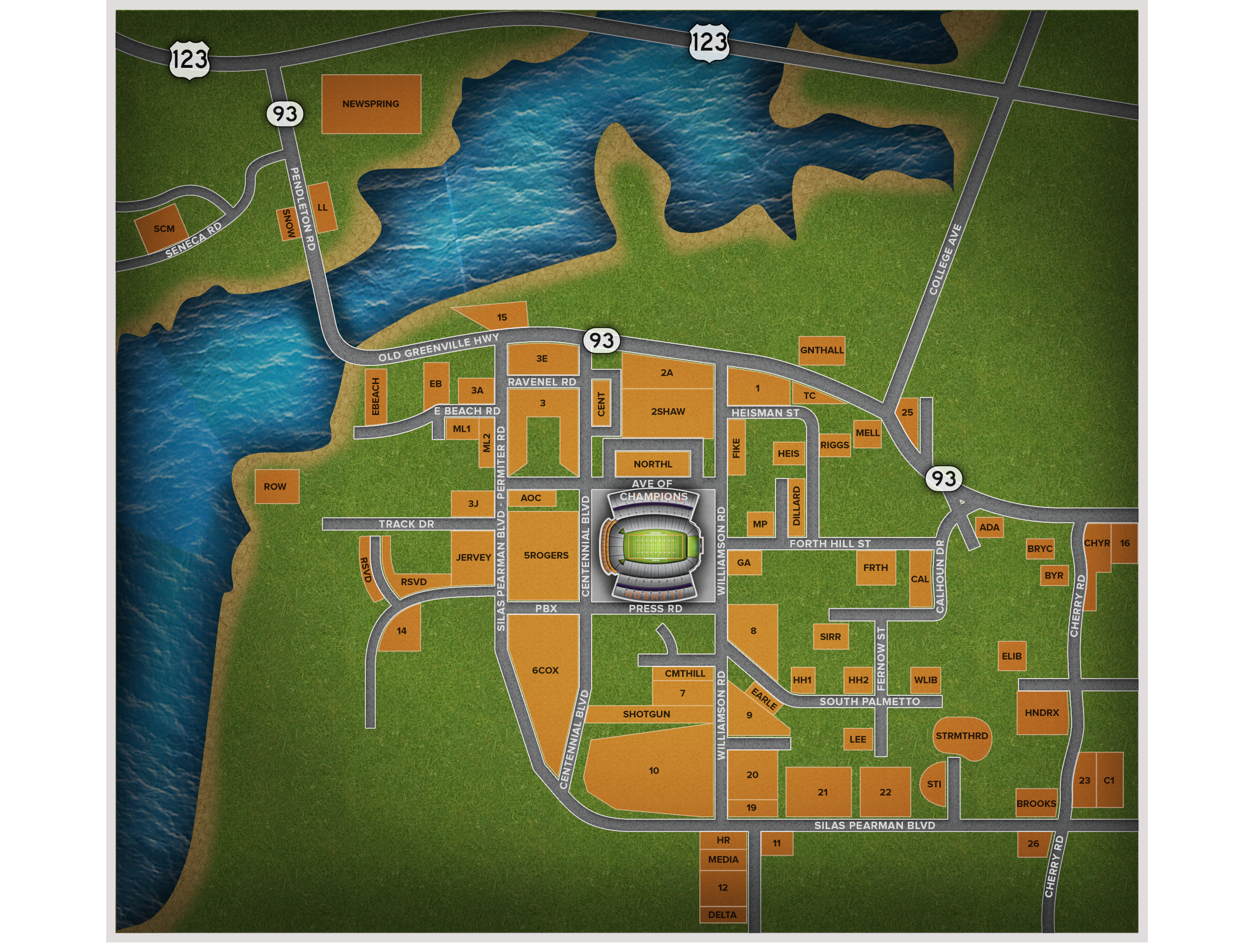1259x952 pixels.
Task: Select the HNDRX parking lot
Action: click(x=1042, y=713)
